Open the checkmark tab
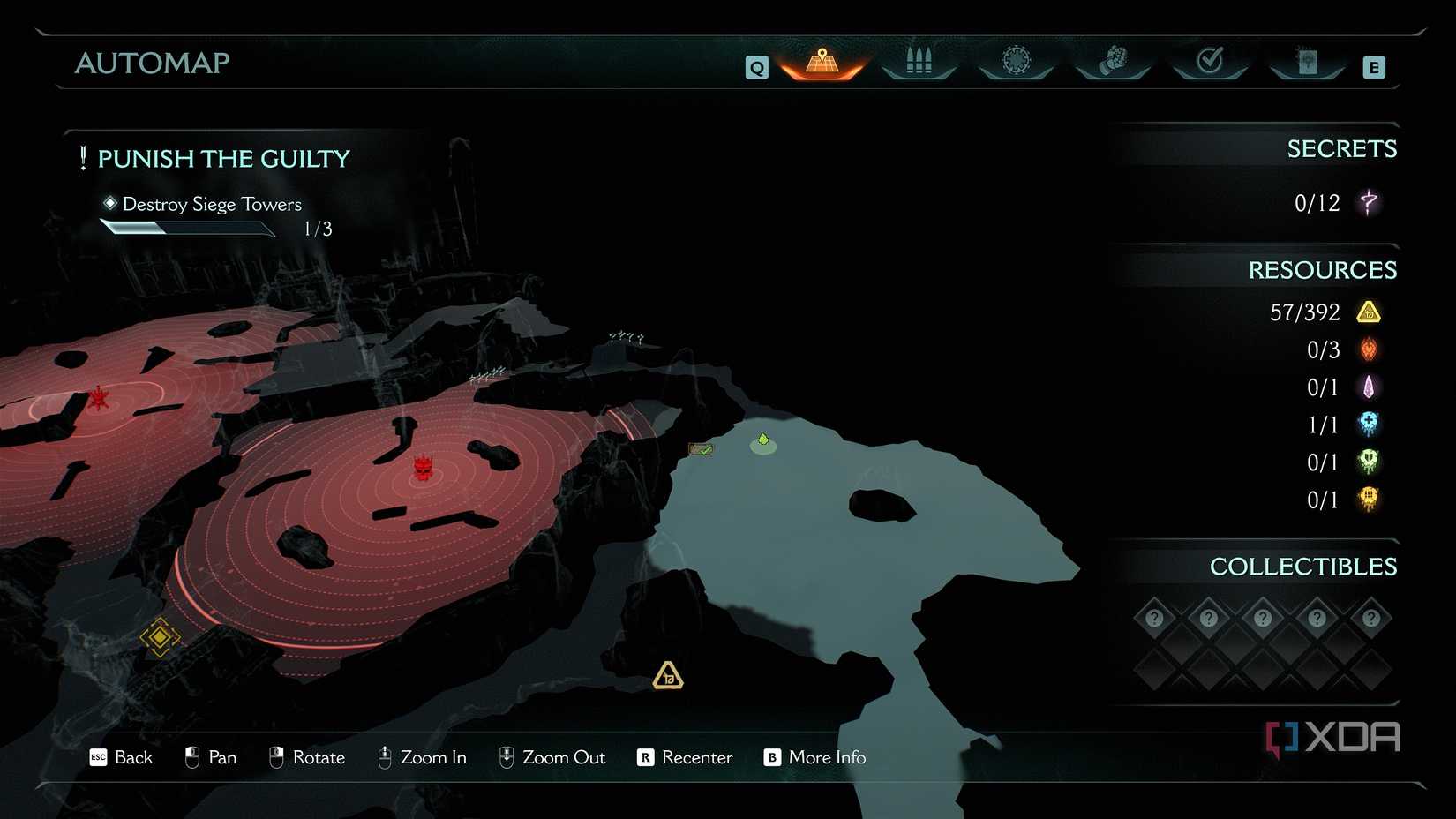Image resolution: width=1456 pixels, height=819 pixels. [x=1210, y=61]
